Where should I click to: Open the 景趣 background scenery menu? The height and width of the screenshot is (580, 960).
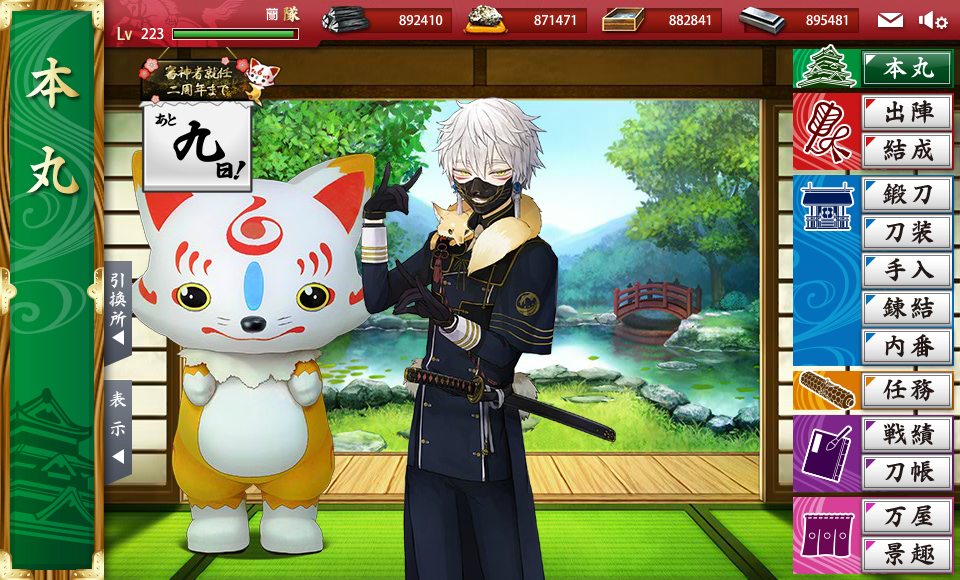pos(907,553)
